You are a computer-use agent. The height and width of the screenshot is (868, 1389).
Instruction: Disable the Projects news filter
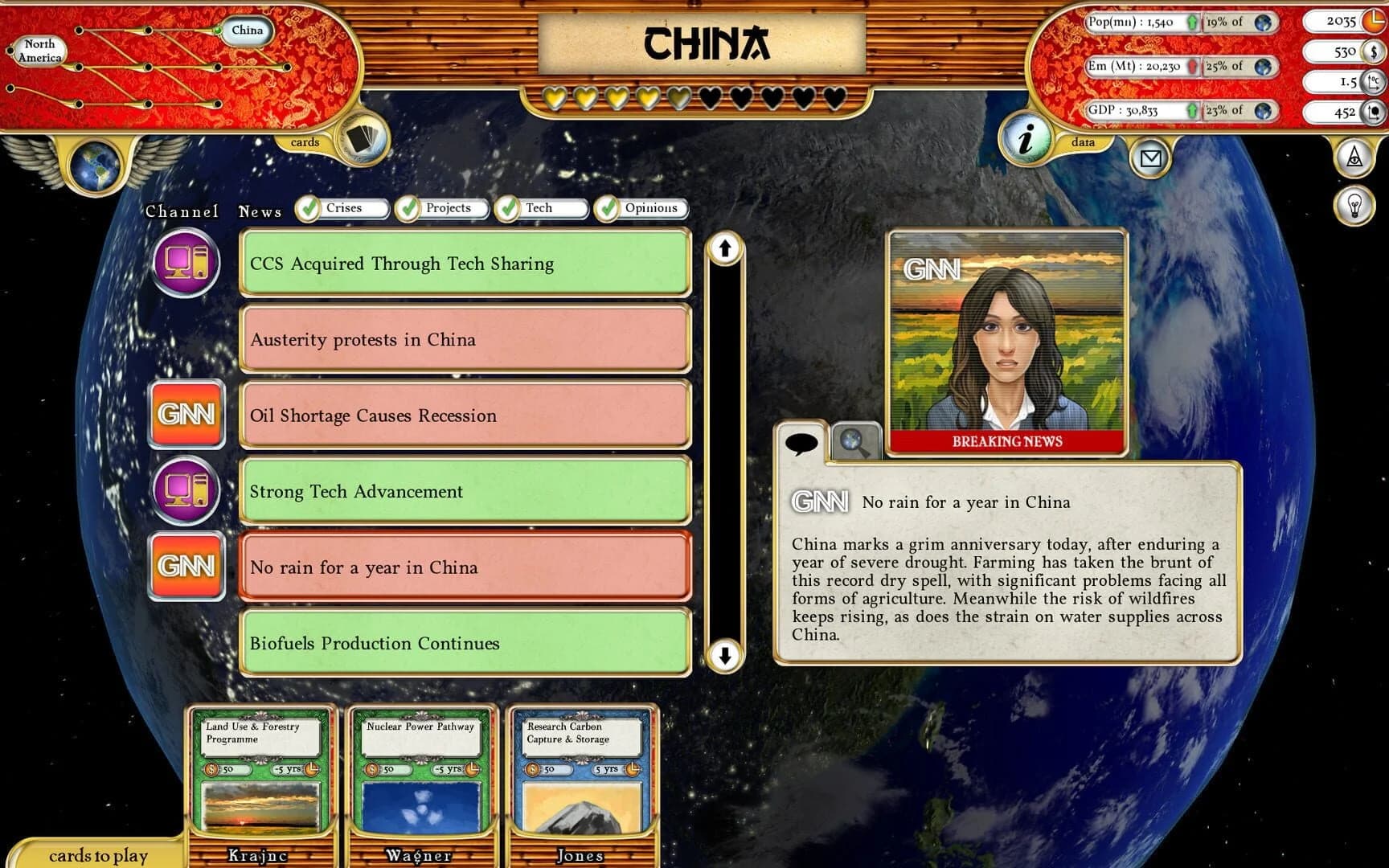point(408,207)
